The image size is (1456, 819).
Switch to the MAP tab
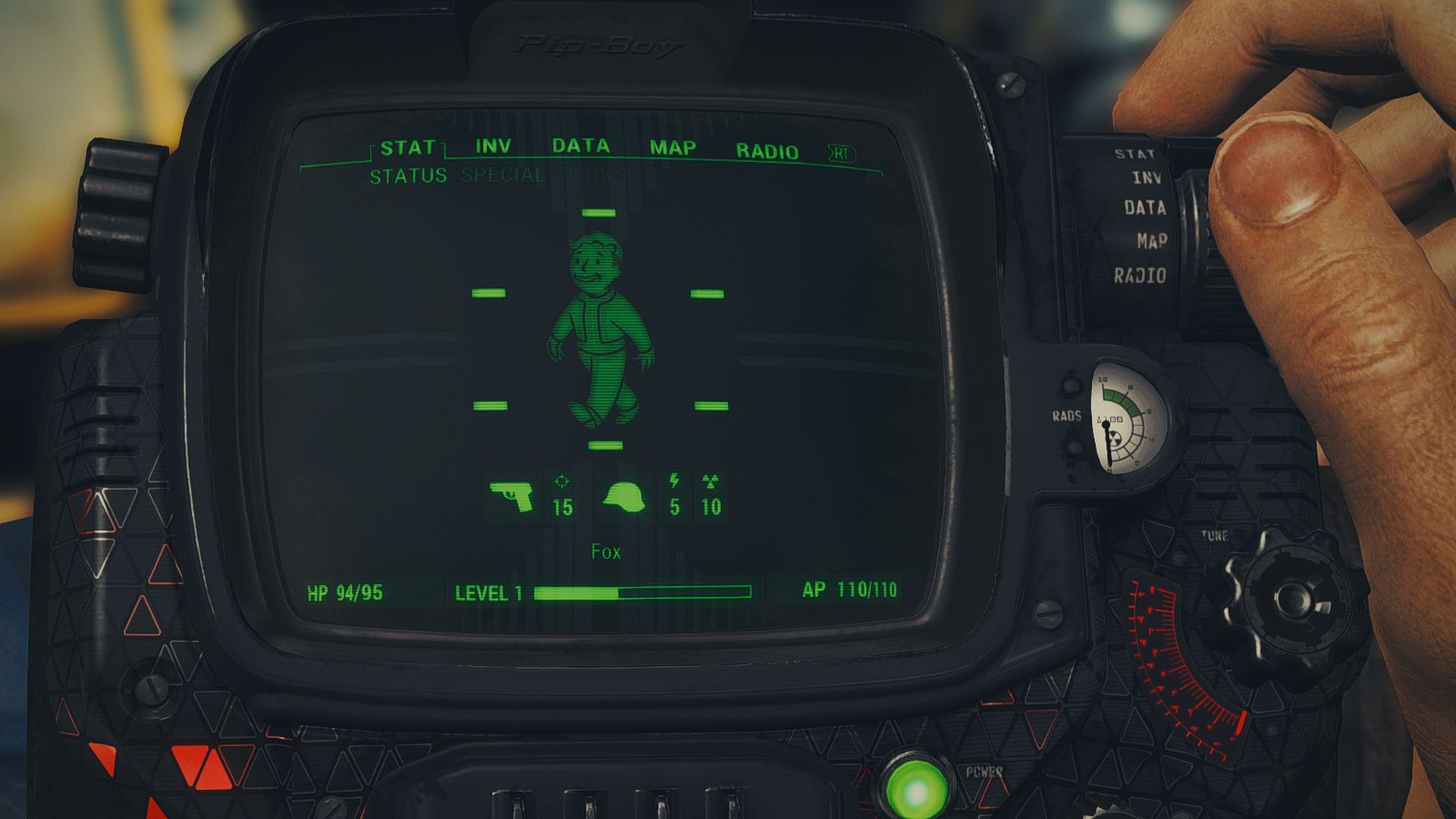[673, 146]
